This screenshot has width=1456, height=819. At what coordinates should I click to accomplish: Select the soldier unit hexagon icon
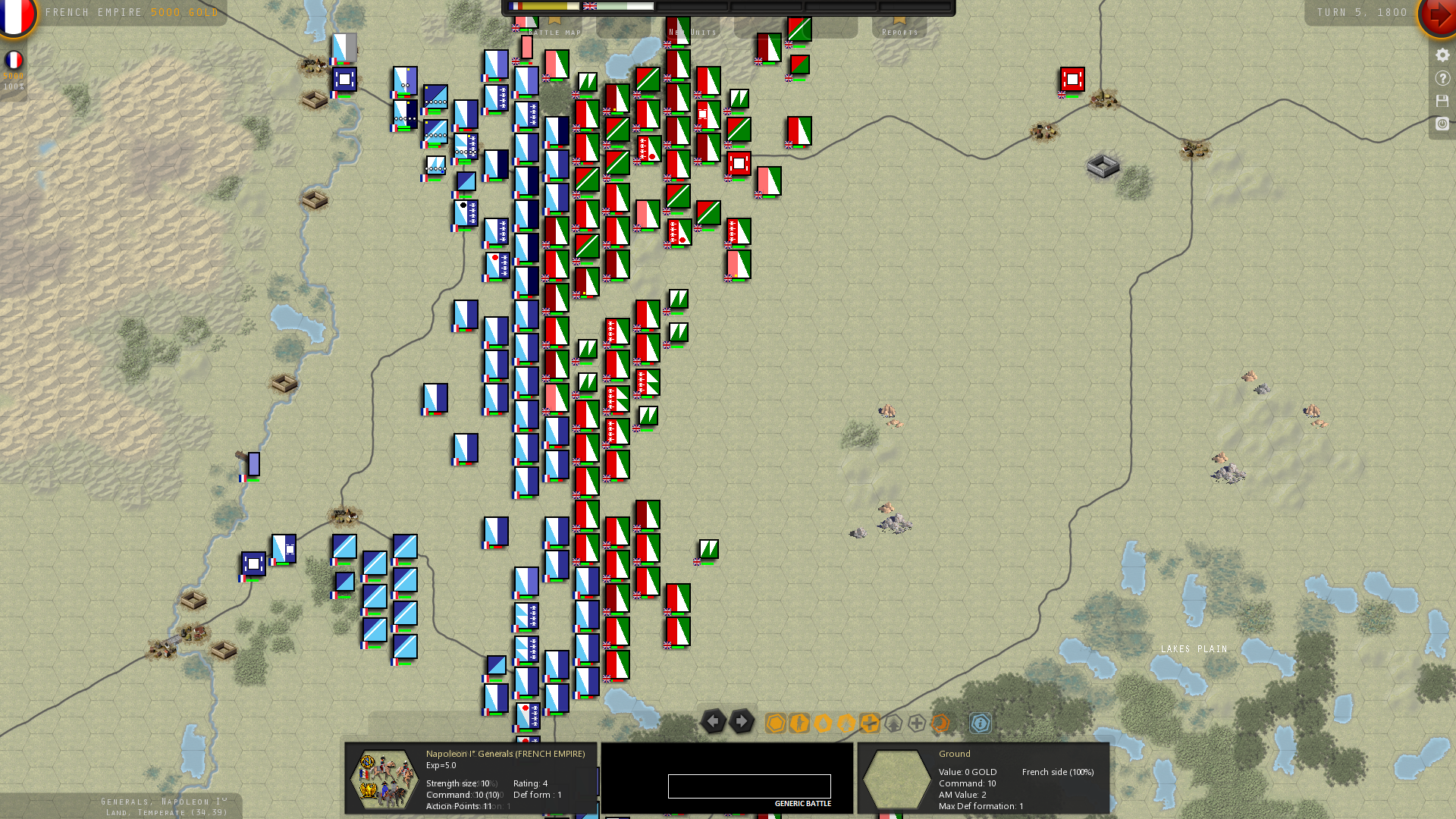[799, 723]
